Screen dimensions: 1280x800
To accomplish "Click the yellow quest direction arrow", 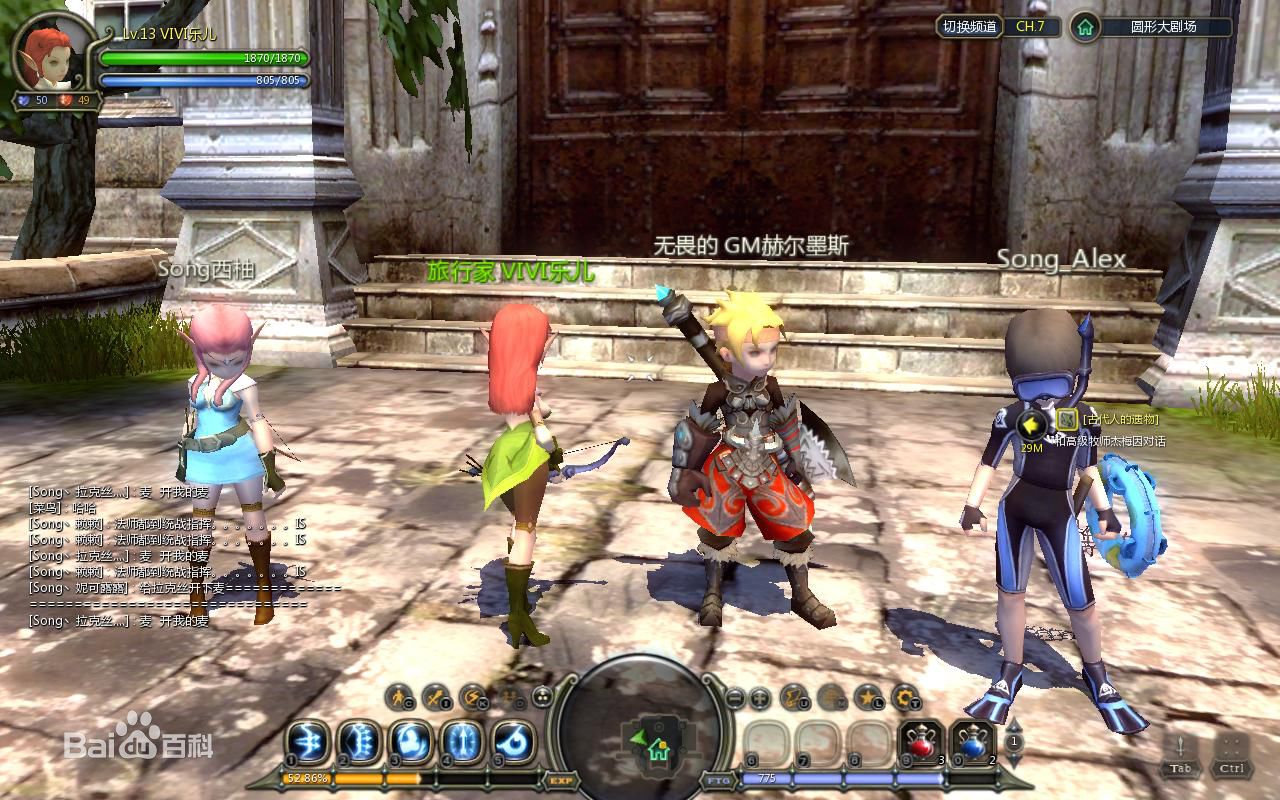I will point(1031,426).
